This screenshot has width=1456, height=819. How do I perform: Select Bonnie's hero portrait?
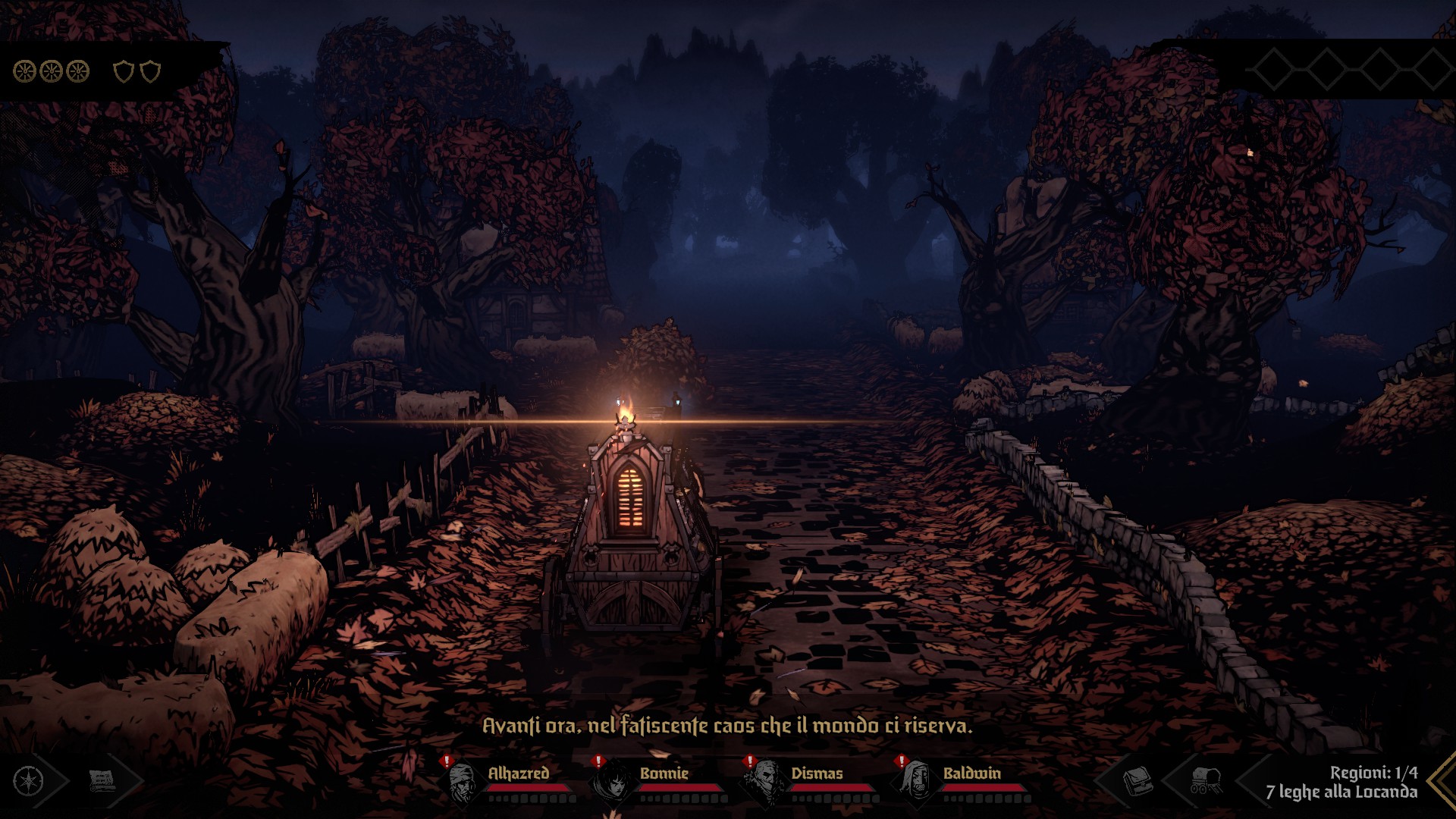[x=613, y=782]
